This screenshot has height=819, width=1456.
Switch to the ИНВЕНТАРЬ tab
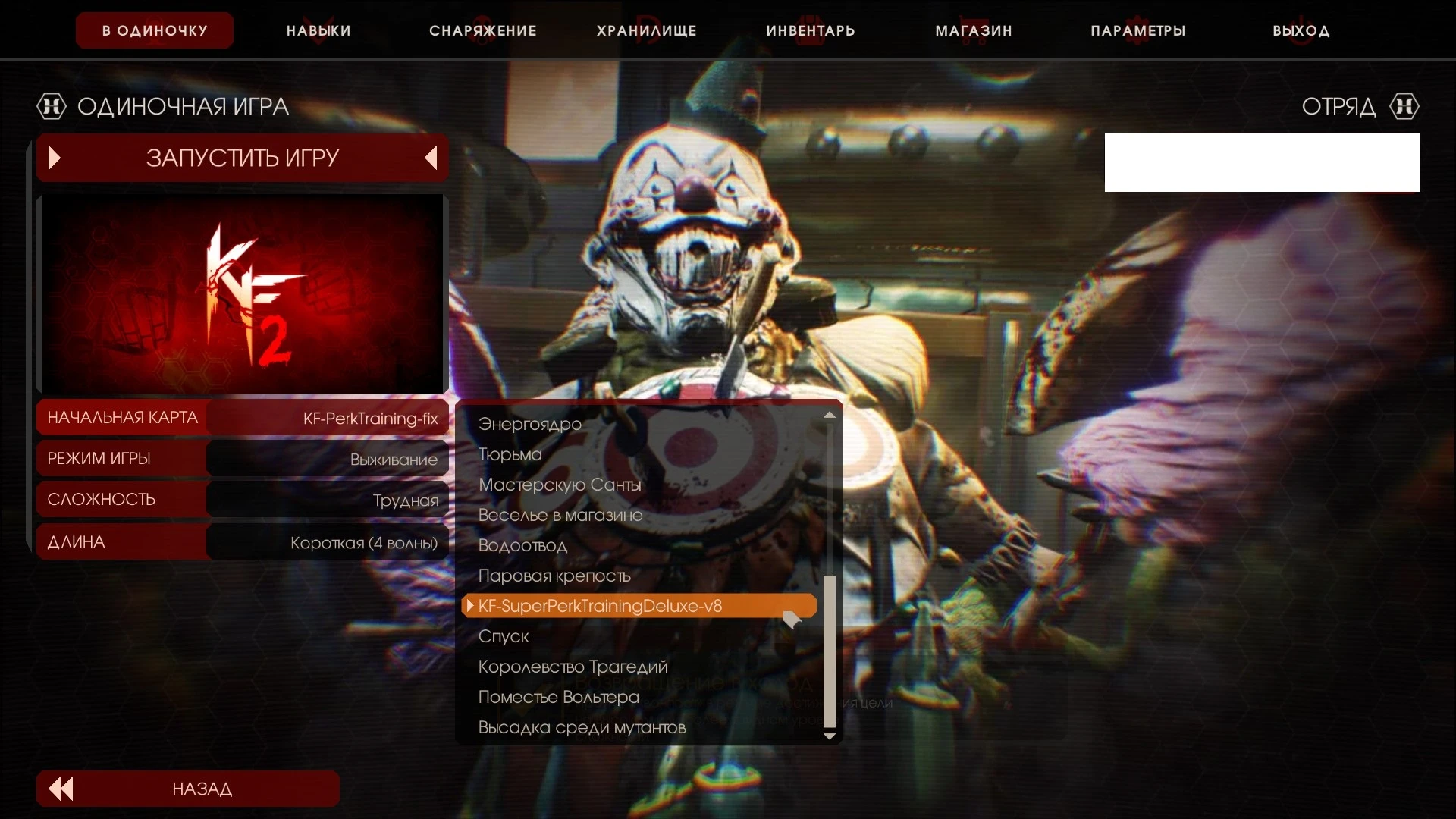point(810,30)
